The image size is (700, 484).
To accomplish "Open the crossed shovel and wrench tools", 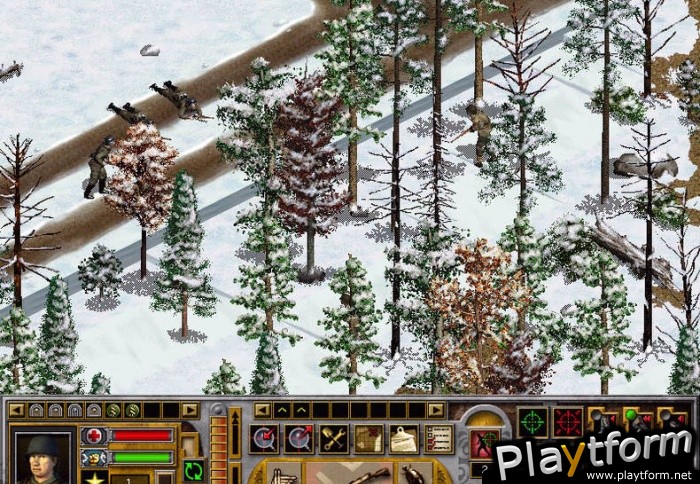I will pyautogui.click(x=333, y=438).
